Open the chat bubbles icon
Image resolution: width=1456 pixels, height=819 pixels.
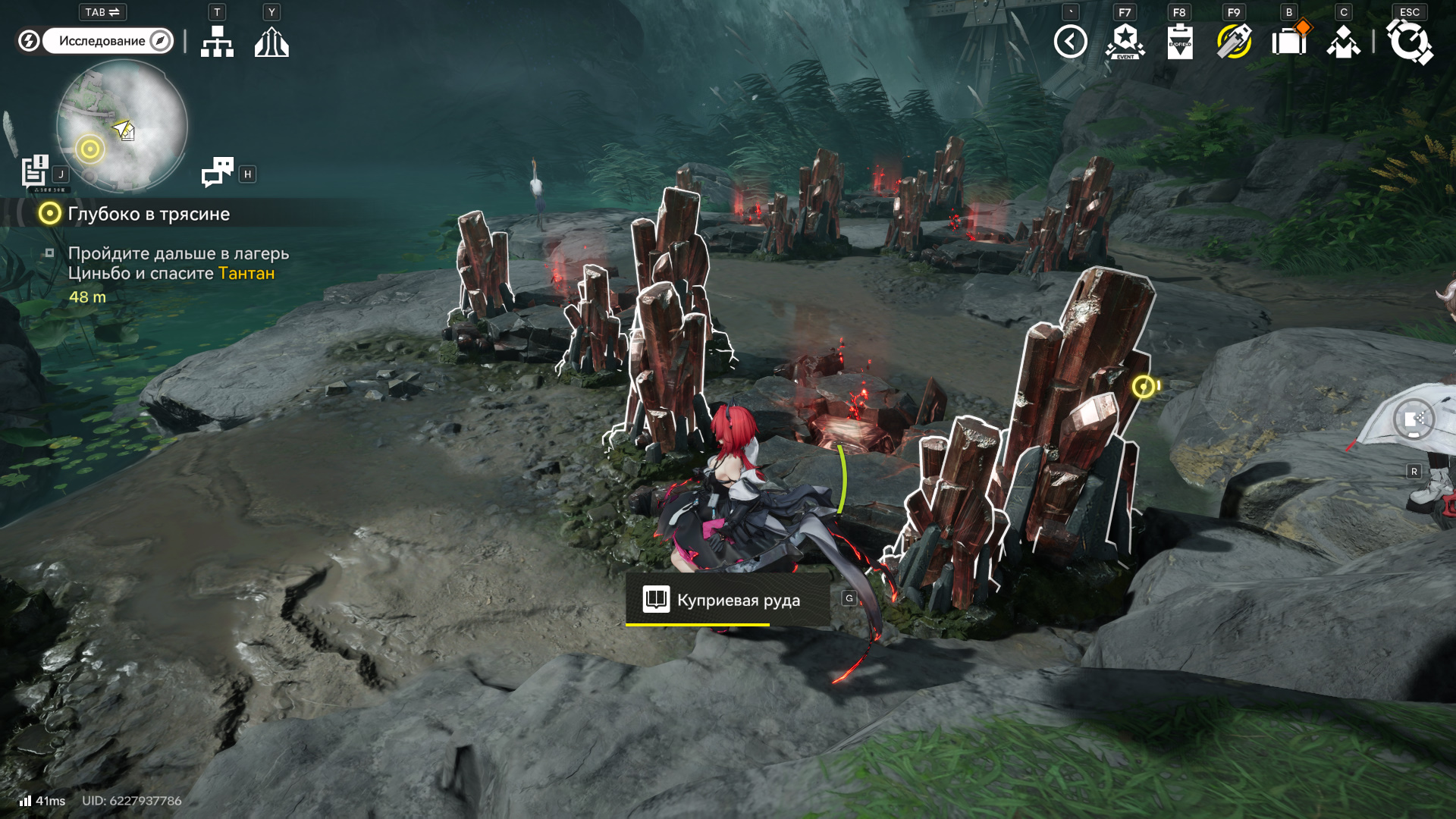[x=218, y=172]
